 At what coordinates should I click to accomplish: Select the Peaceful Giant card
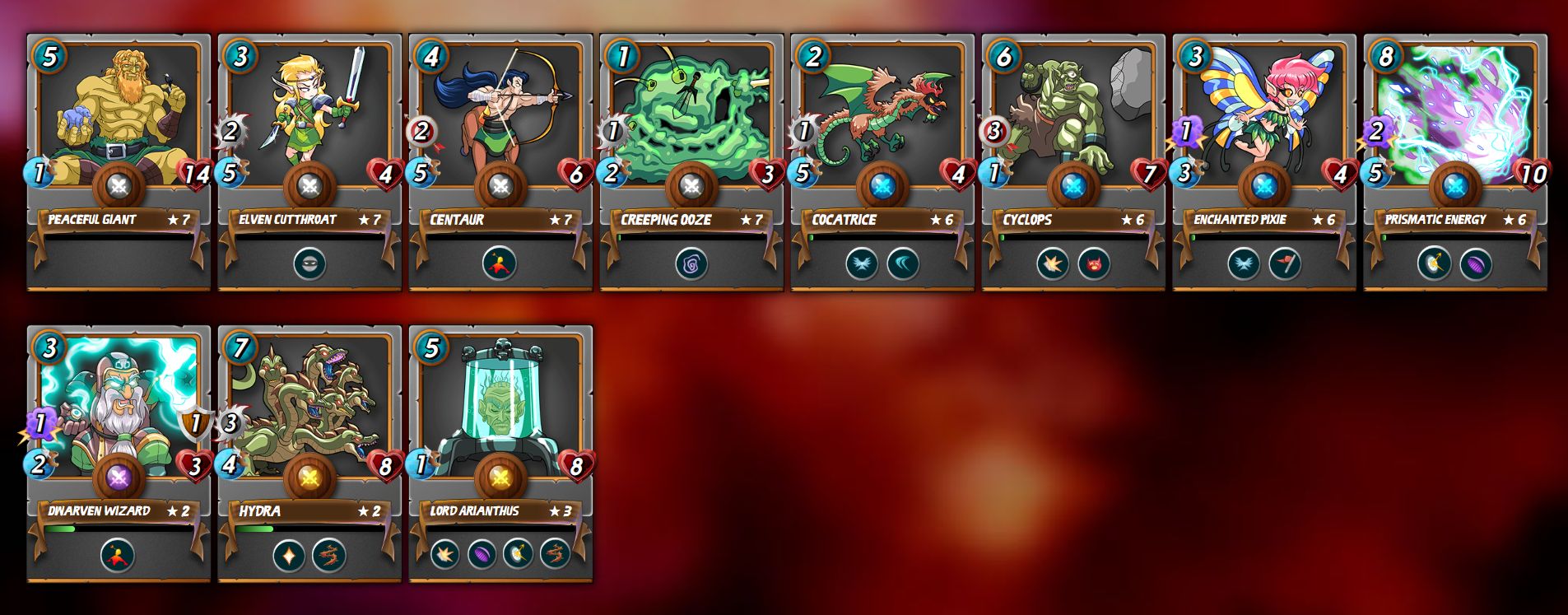point(119,115)
